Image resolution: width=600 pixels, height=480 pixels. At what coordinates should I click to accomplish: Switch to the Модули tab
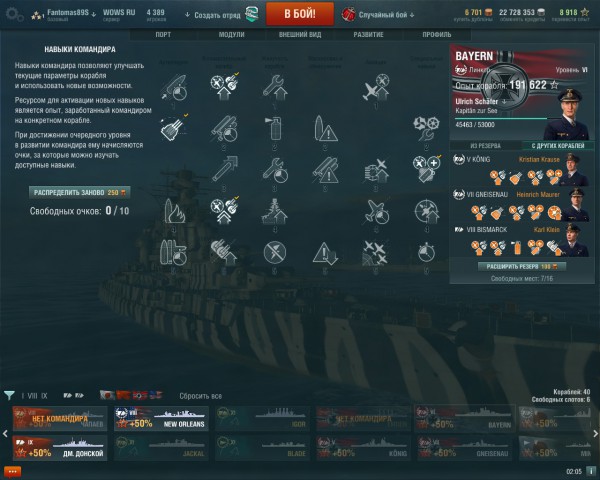tap(231, 34)
